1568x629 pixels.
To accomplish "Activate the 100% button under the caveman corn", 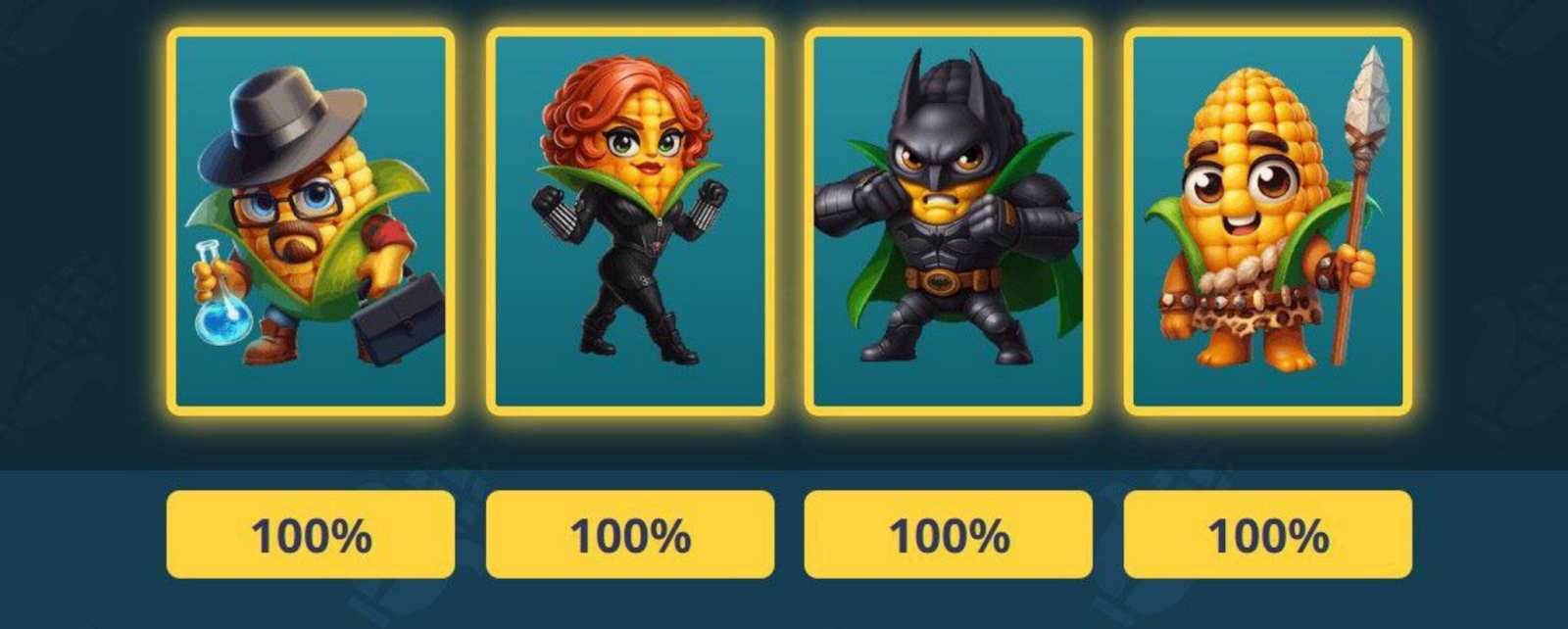I will coord(1268,535).
